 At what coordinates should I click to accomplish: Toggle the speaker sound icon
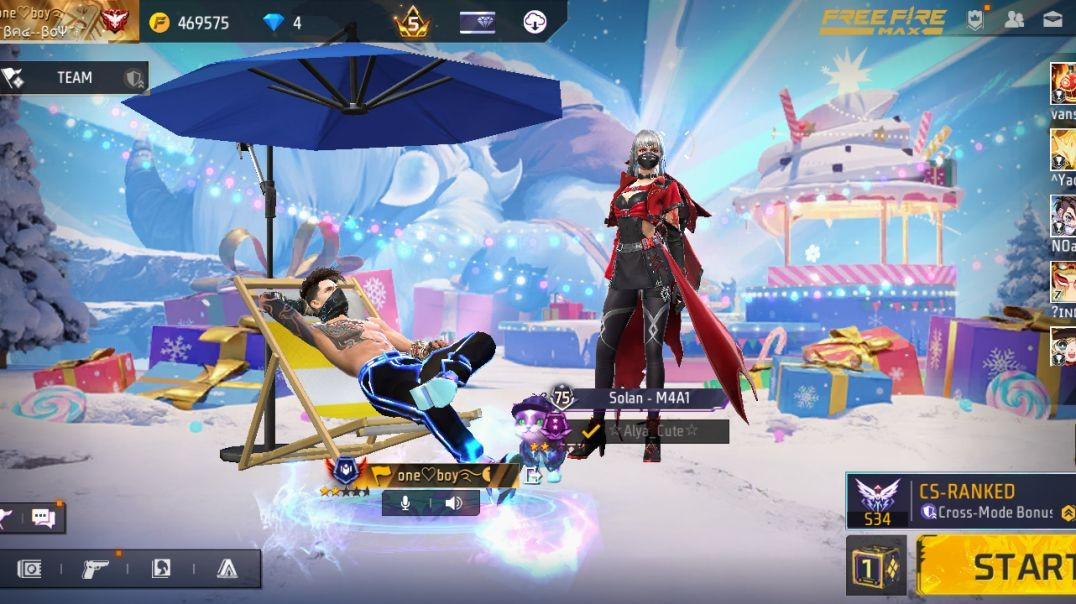coord(453,503)
